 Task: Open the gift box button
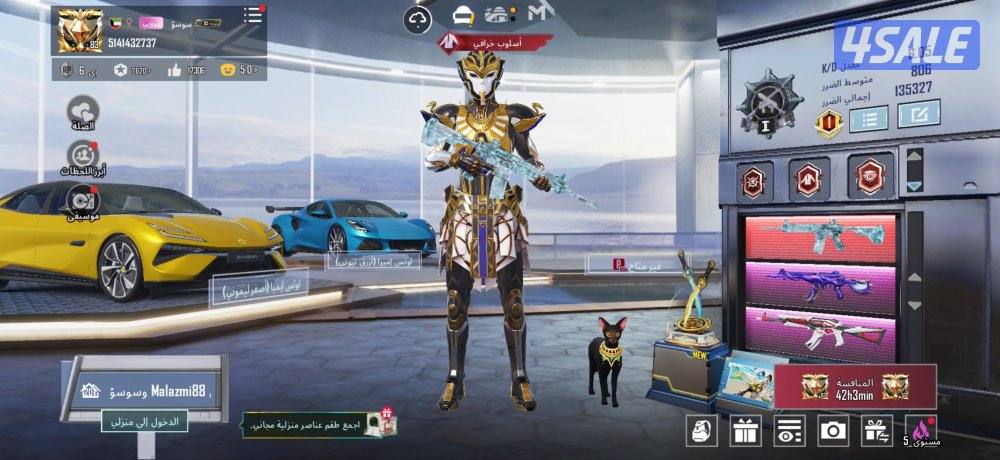pos(745,431)
